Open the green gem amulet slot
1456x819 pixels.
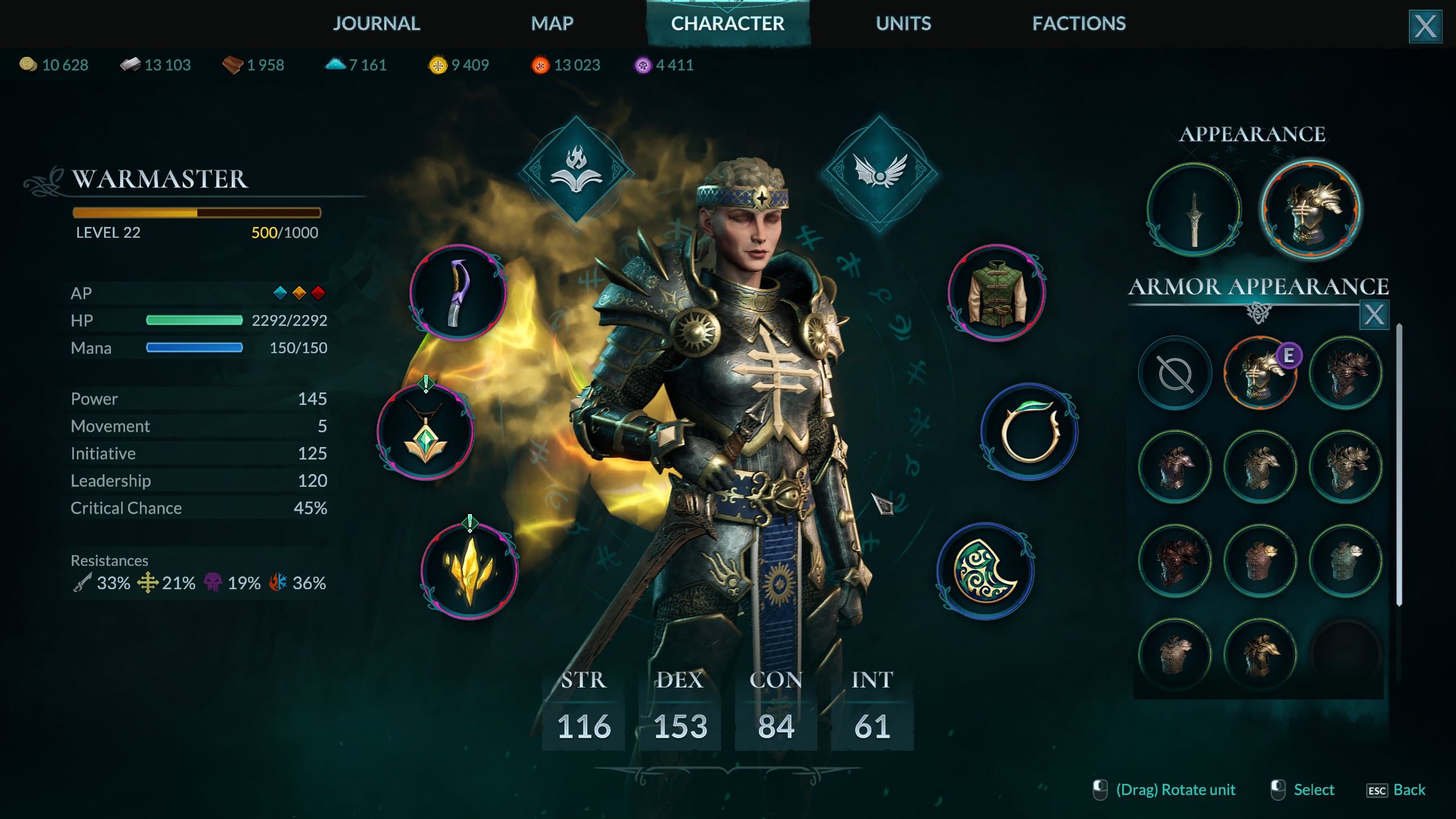pyautogui.click(x=425, y=432)
